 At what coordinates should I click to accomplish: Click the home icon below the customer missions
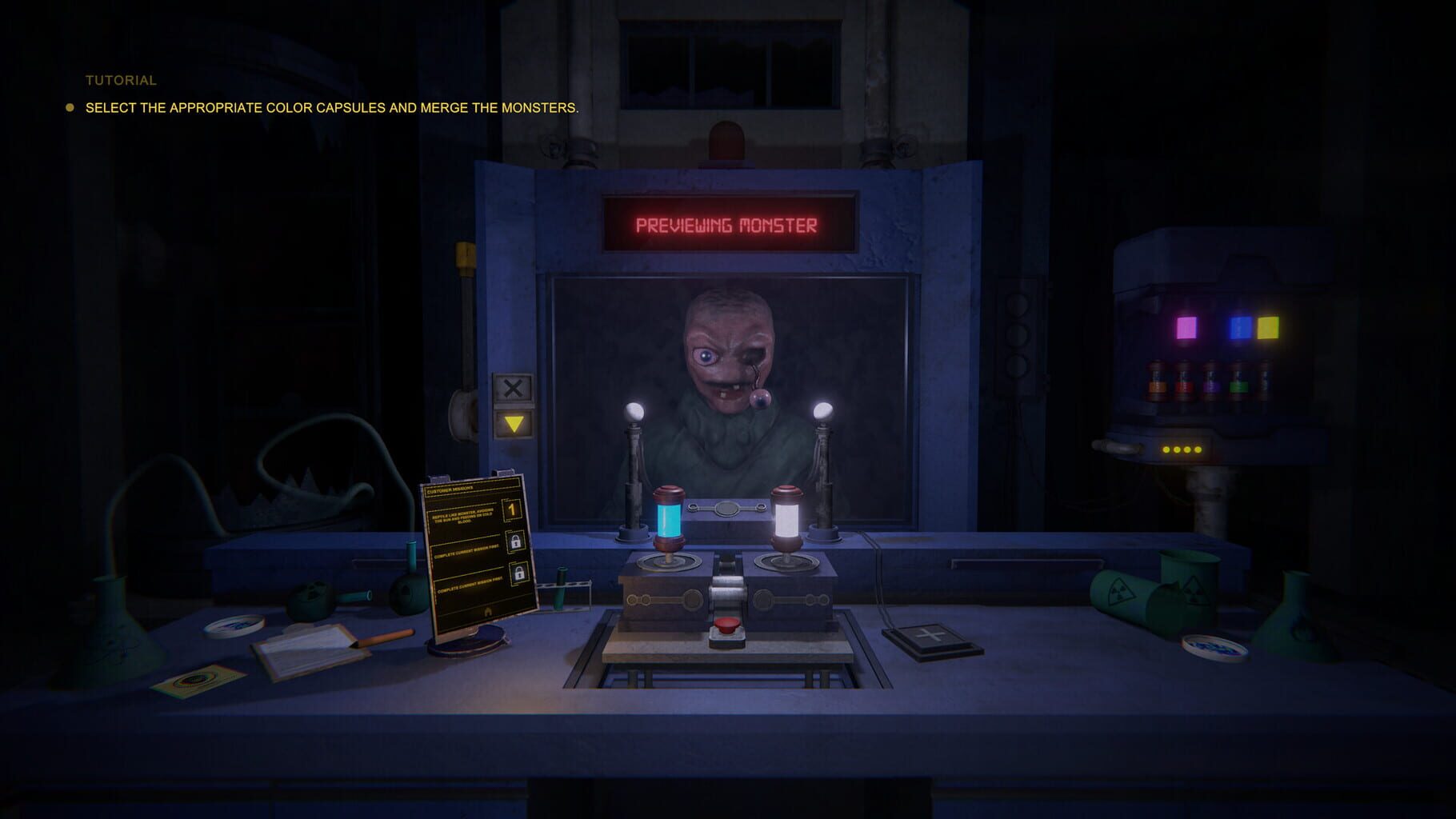(x=488, y=611)
